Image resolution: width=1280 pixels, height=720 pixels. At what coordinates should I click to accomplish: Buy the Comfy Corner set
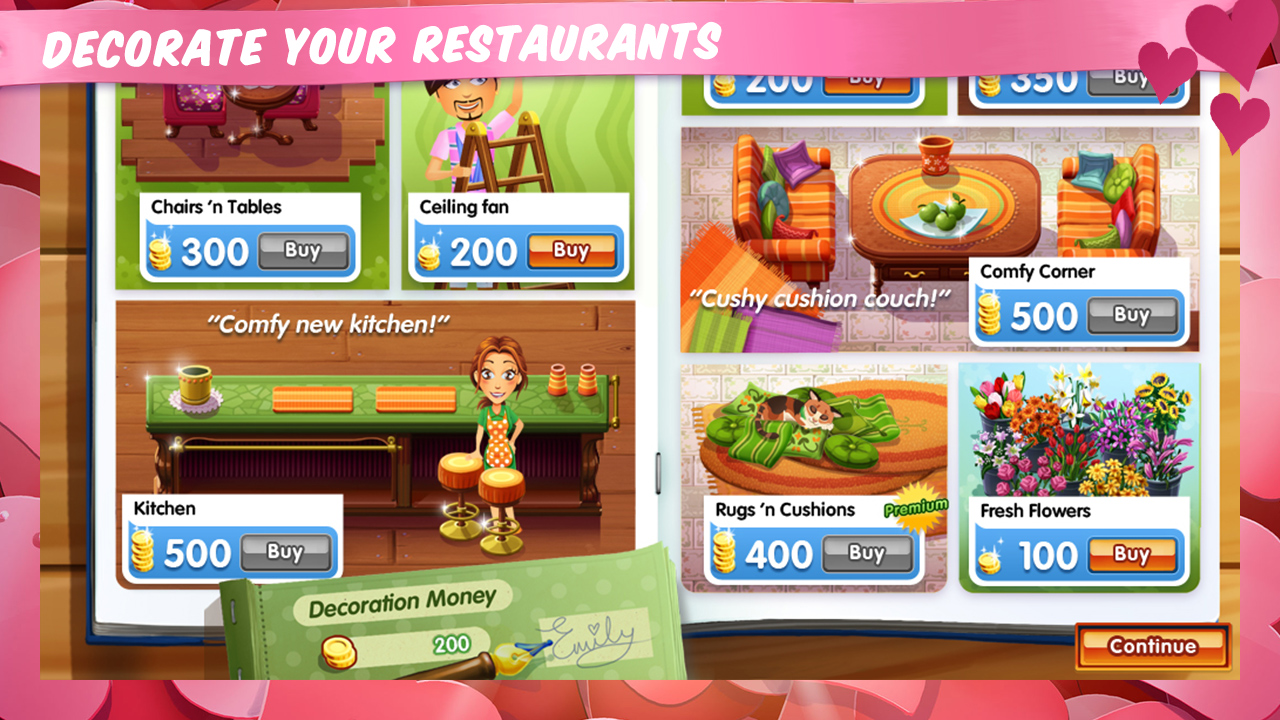click(1135, 315)
